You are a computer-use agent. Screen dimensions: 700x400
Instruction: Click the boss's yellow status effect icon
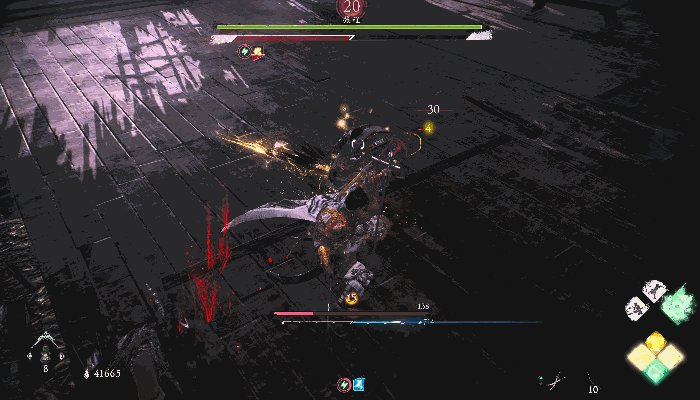click(257, 51)
